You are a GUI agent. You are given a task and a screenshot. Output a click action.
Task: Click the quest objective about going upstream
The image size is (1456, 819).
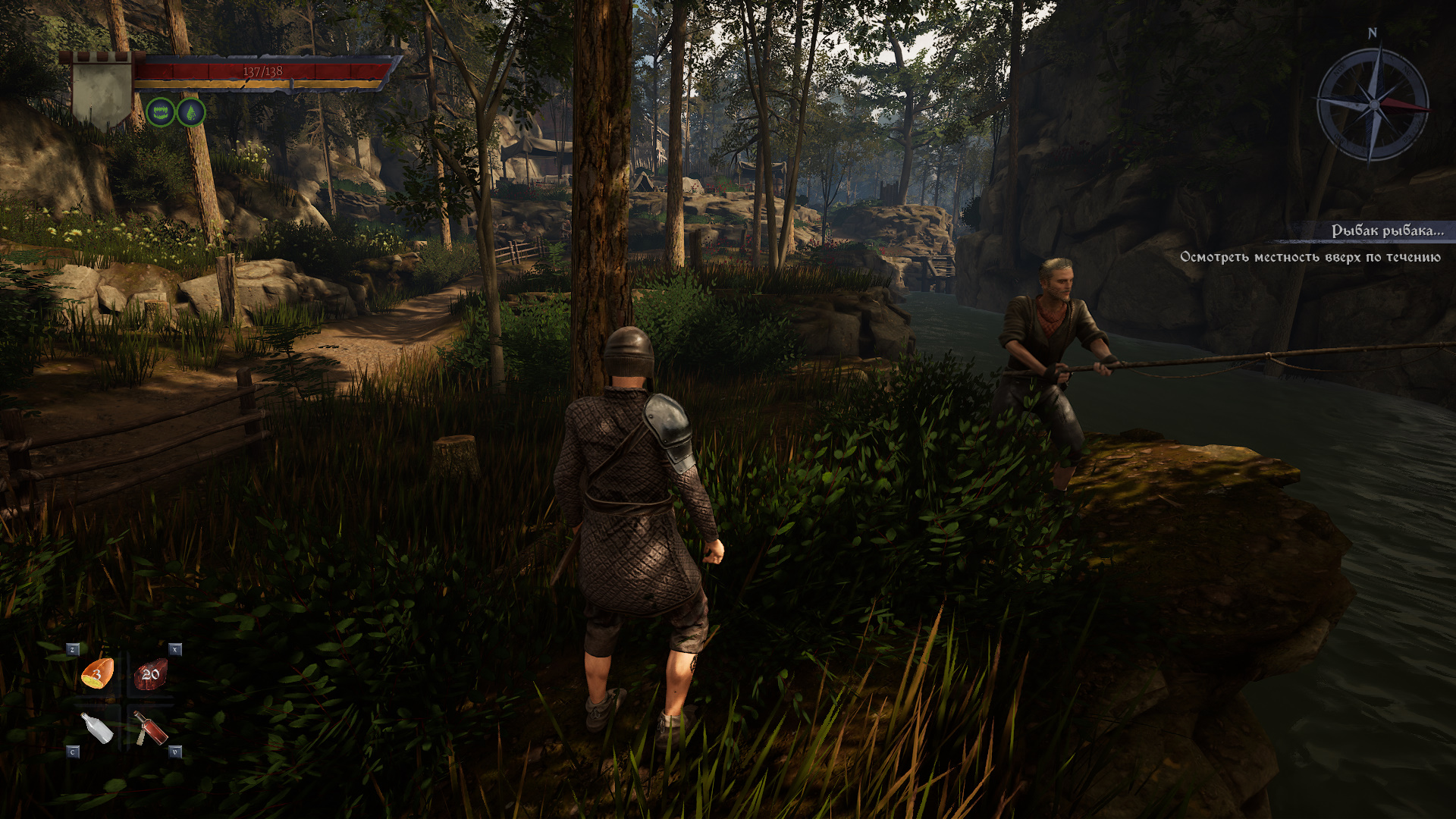click(1310, 257)
